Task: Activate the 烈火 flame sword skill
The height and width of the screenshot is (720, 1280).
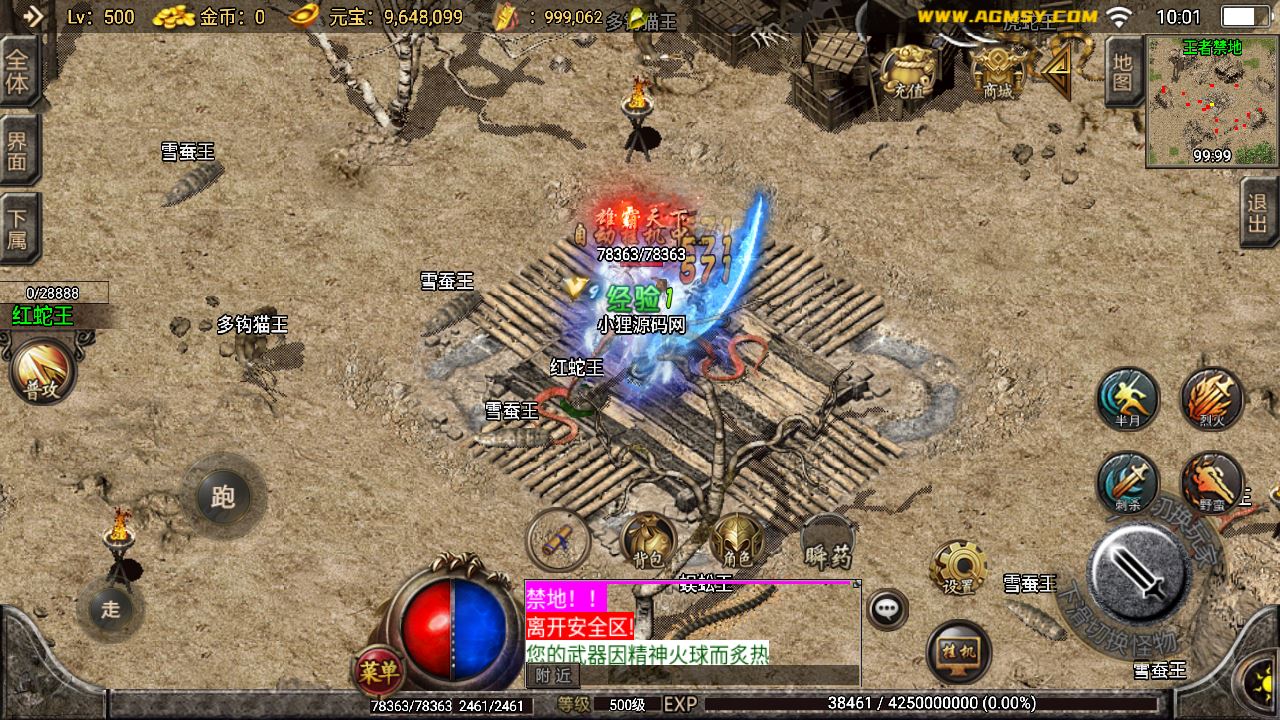Action: pyautogui.click(x=1212, y=398)
